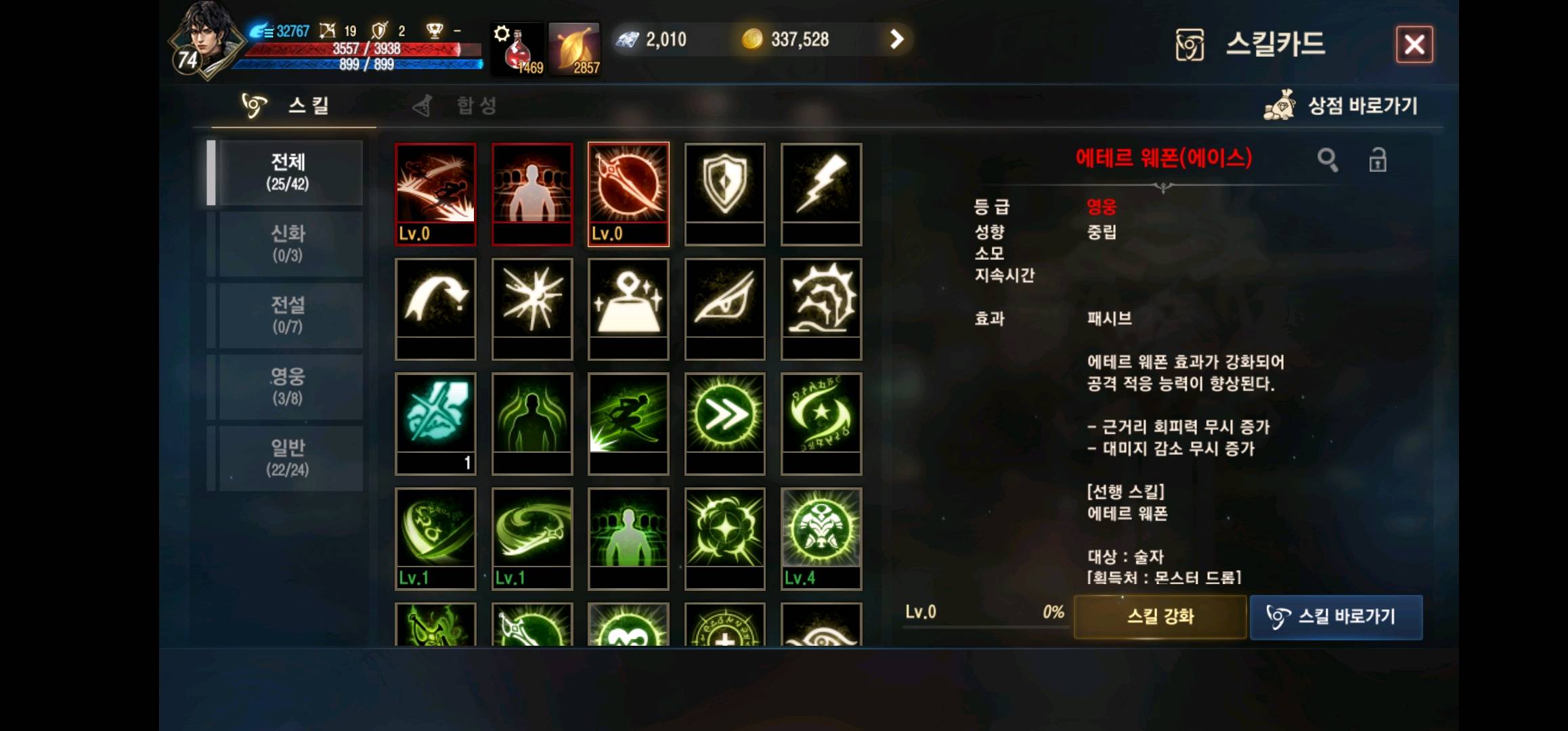1568x731 pixels.
Task: Open the skill search magnifier
Action: (x=1328, y=160)
